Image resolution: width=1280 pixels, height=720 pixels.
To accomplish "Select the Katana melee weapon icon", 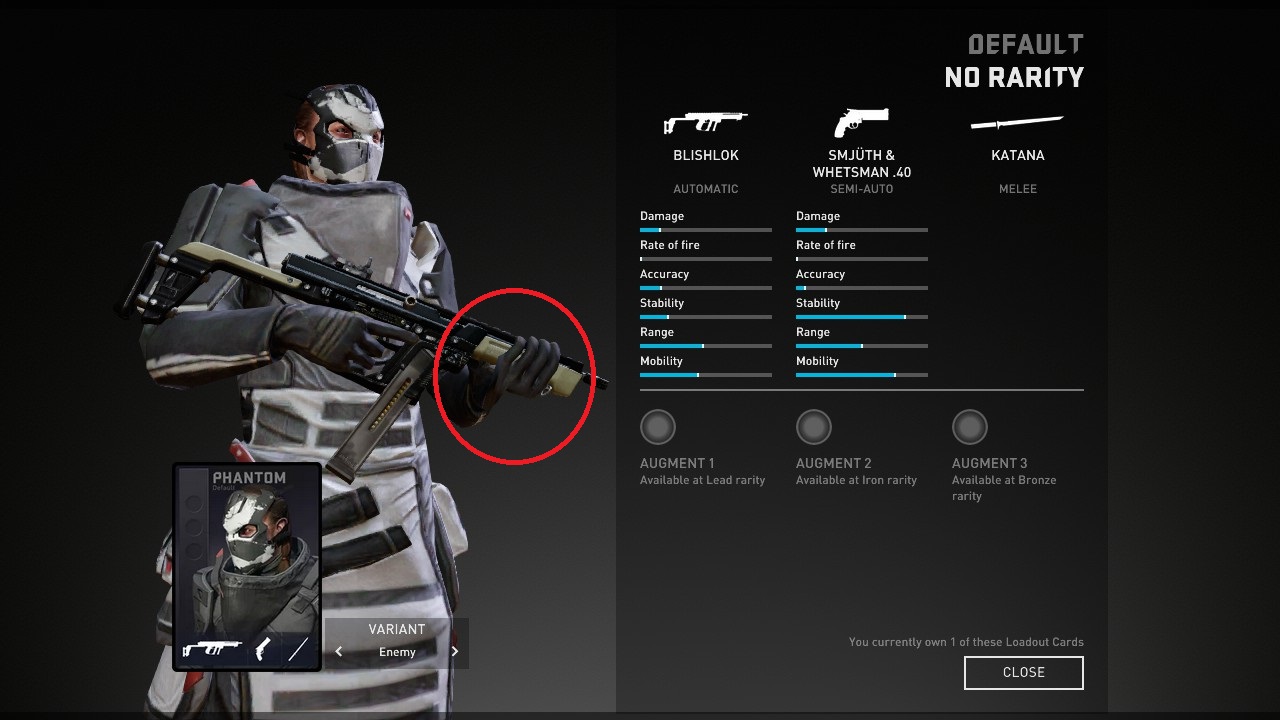I will click(x=1017, y=123).
